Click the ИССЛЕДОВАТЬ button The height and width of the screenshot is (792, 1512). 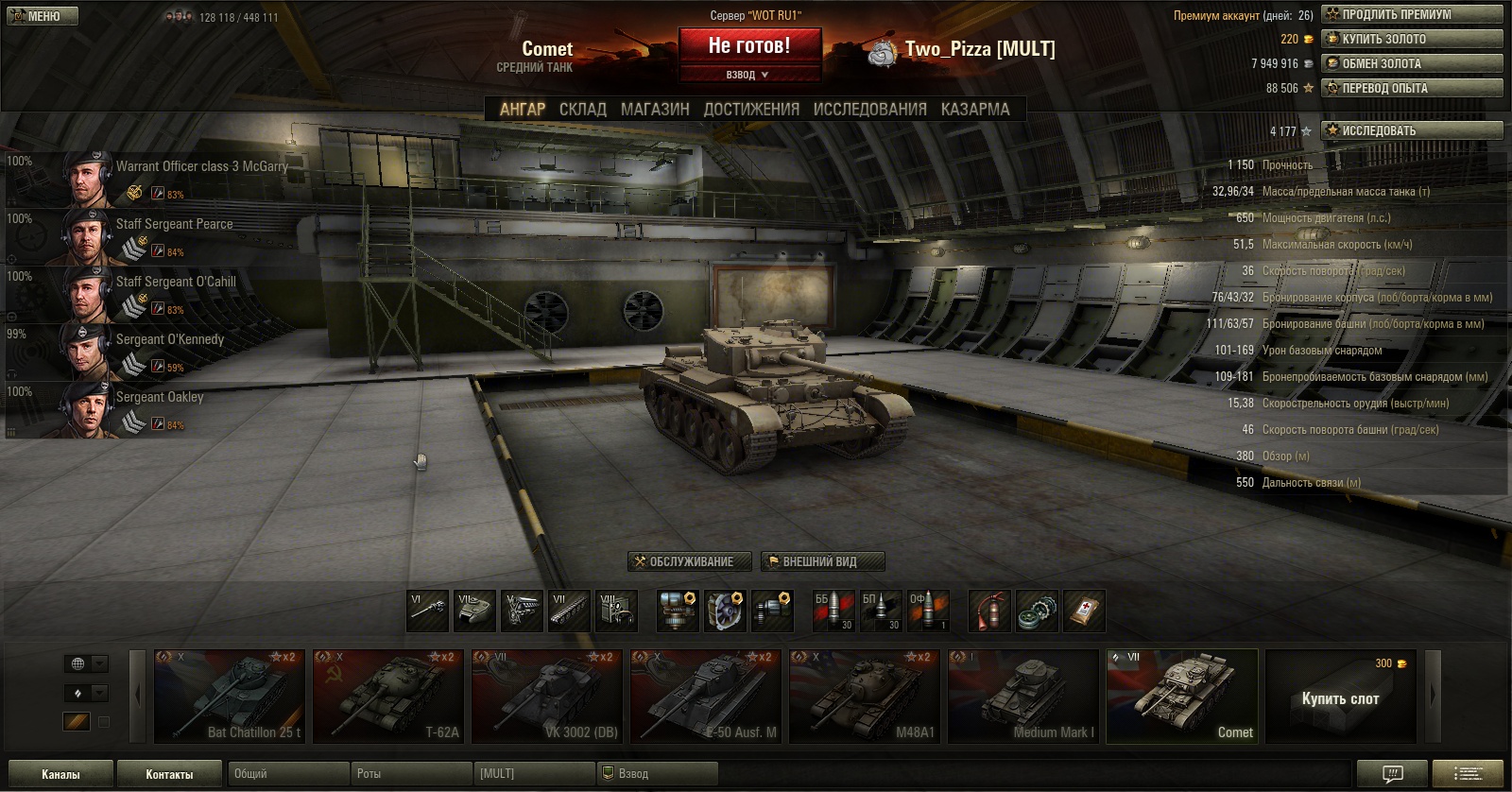click(1411, 130)
